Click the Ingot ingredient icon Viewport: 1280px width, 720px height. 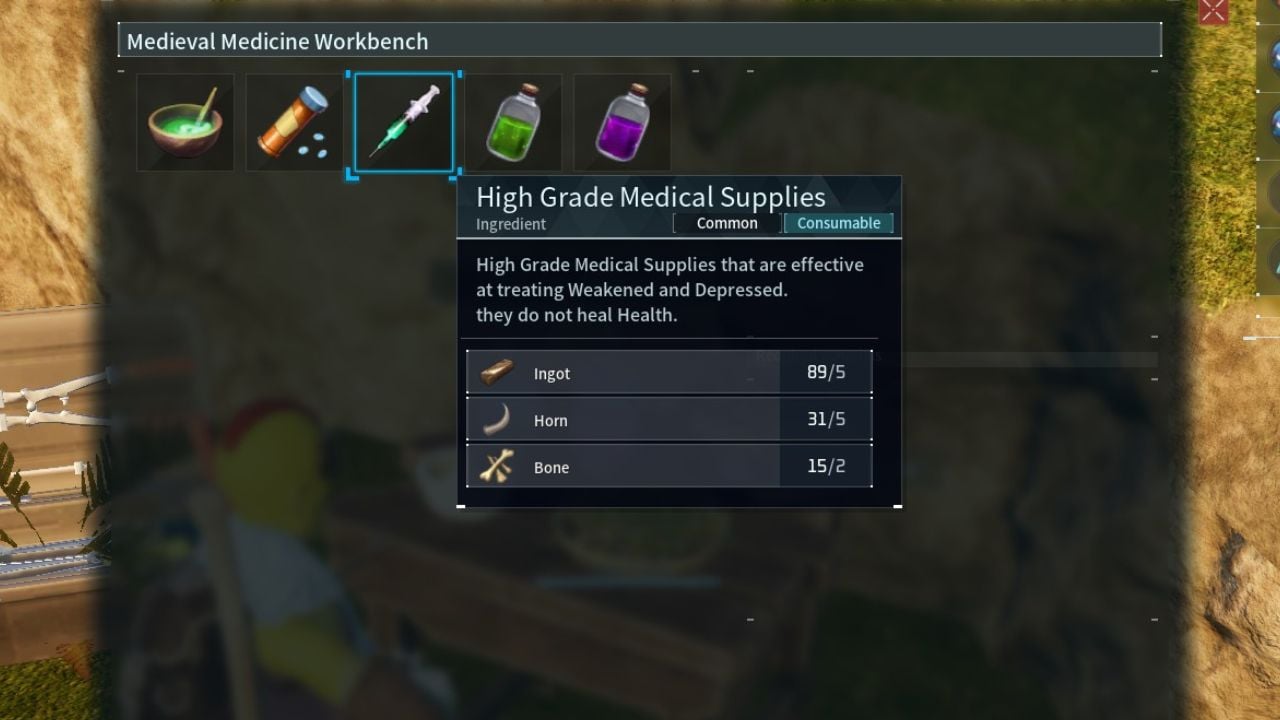click(x=497, y=373)
